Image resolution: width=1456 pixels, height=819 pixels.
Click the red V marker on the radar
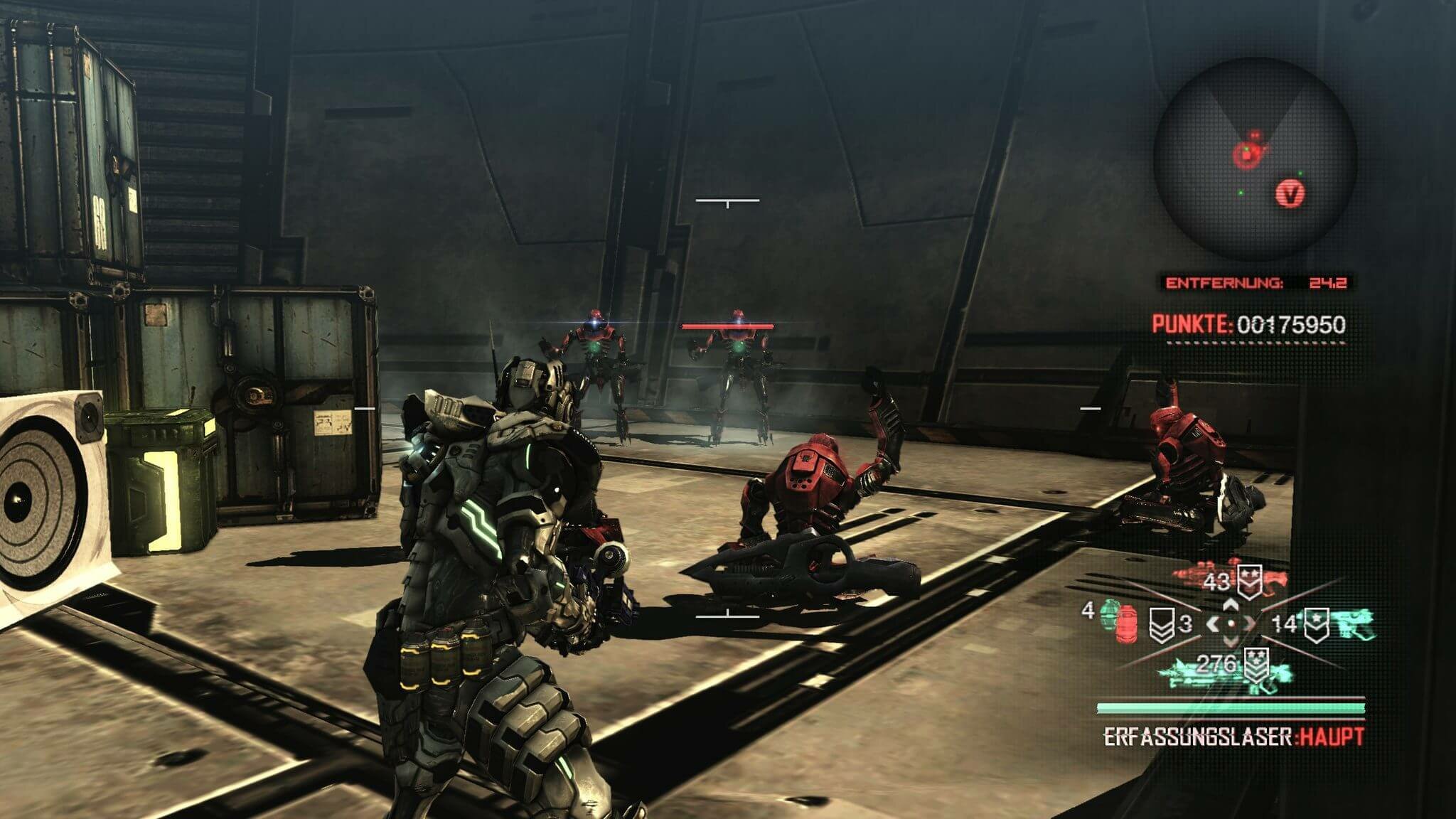(1290, 193)
